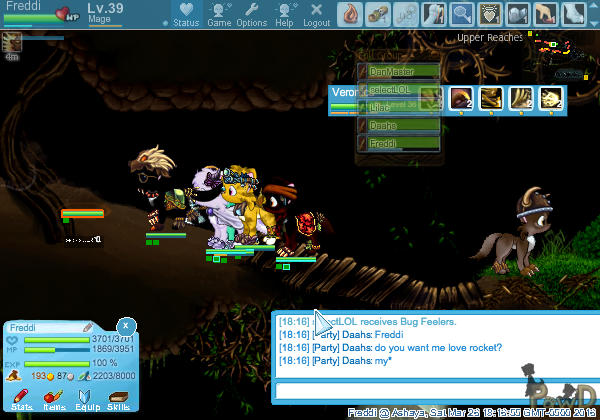Close the Freddi status panel
This screenshot has width=600, height=420.
tap(125, 326)
